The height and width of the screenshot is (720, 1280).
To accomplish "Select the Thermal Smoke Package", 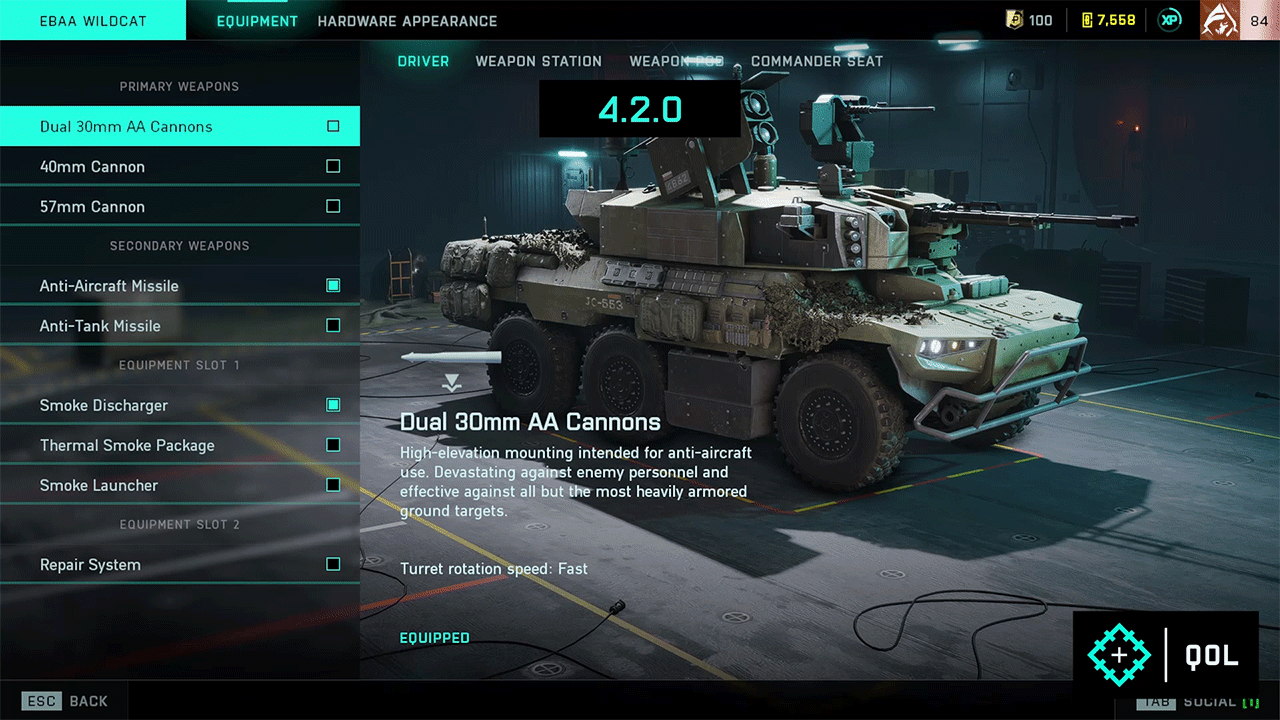I will (x=180, y=445).
